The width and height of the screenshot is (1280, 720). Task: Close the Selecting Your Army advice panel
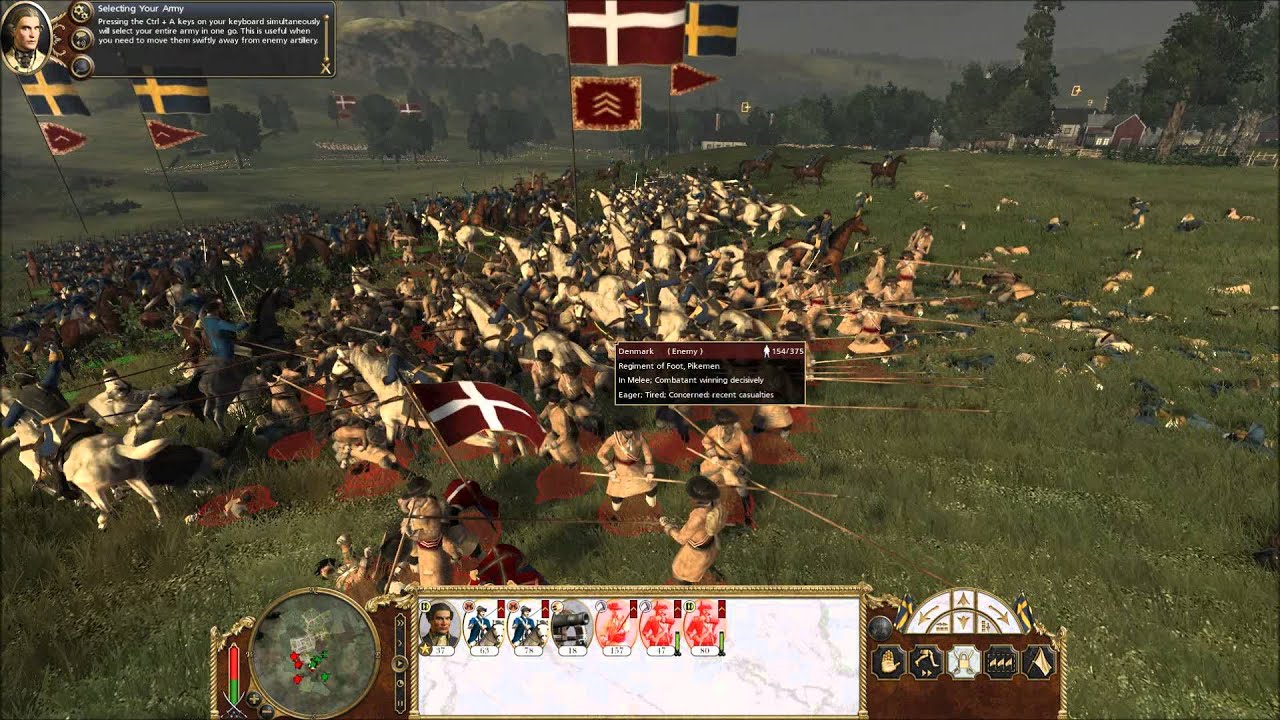pyautogui.click(x=325, y=68)
